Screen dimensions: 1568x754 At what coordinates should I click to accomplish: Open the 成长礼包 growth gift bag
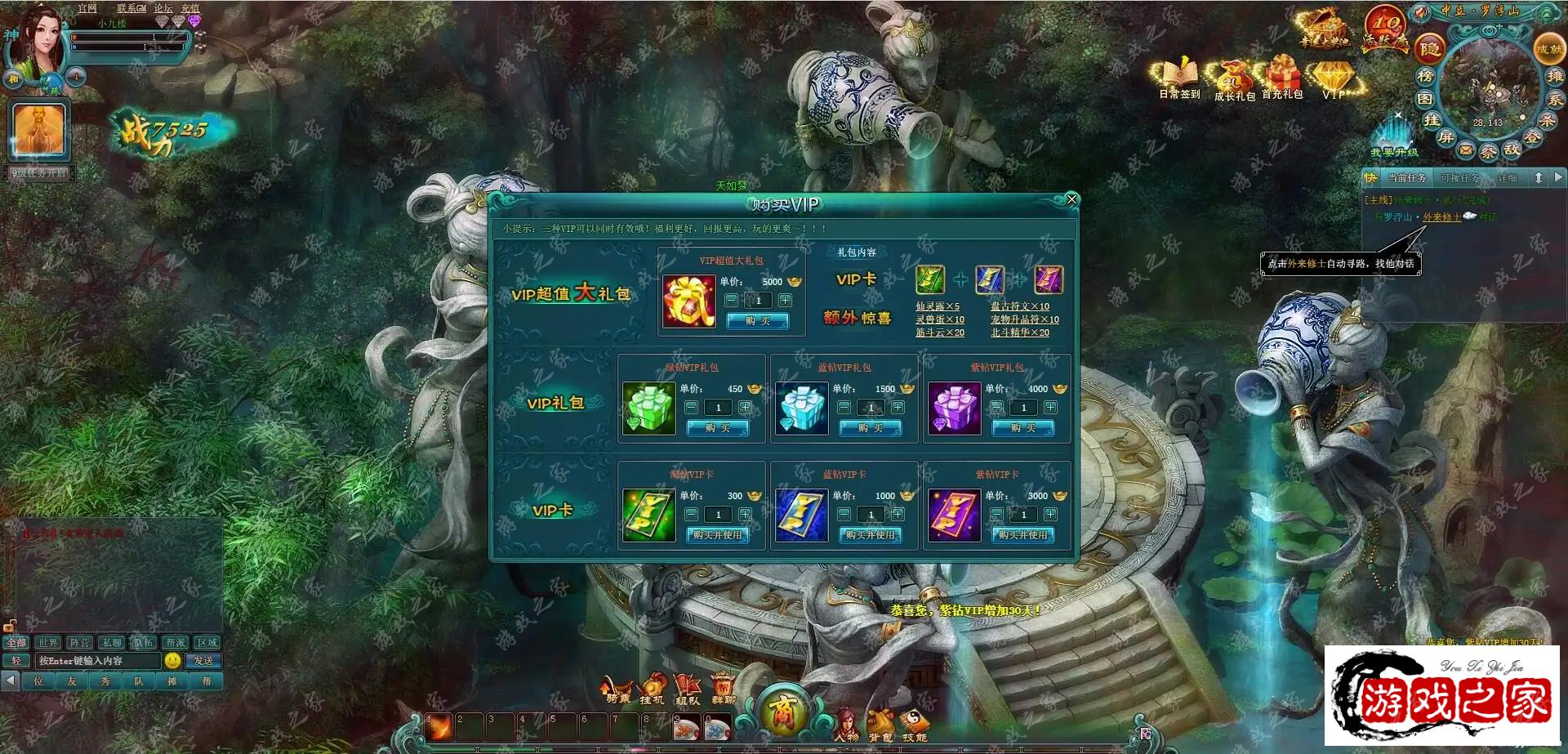(1233, 80)
